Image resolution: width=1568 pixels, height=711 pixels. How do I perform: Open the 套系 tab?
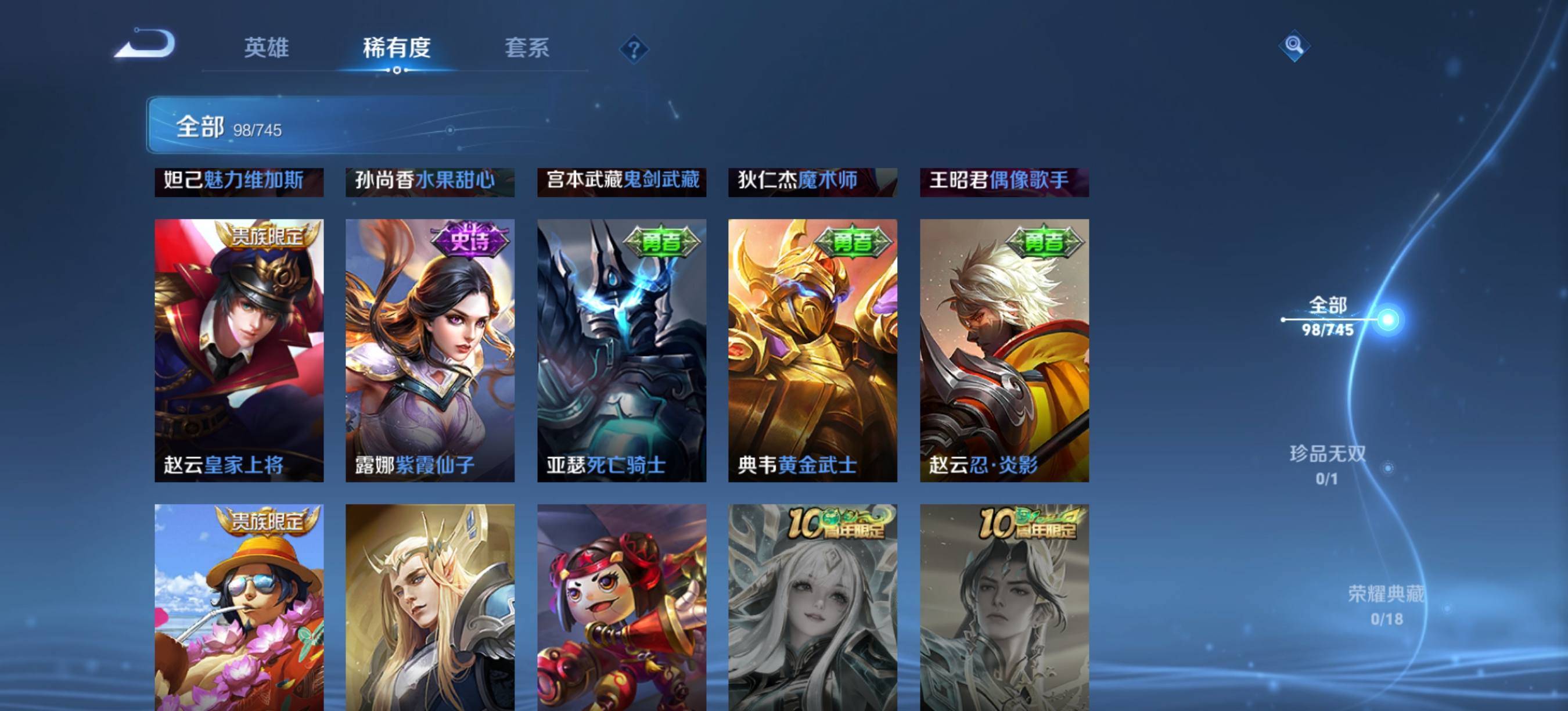coord(527,48)
